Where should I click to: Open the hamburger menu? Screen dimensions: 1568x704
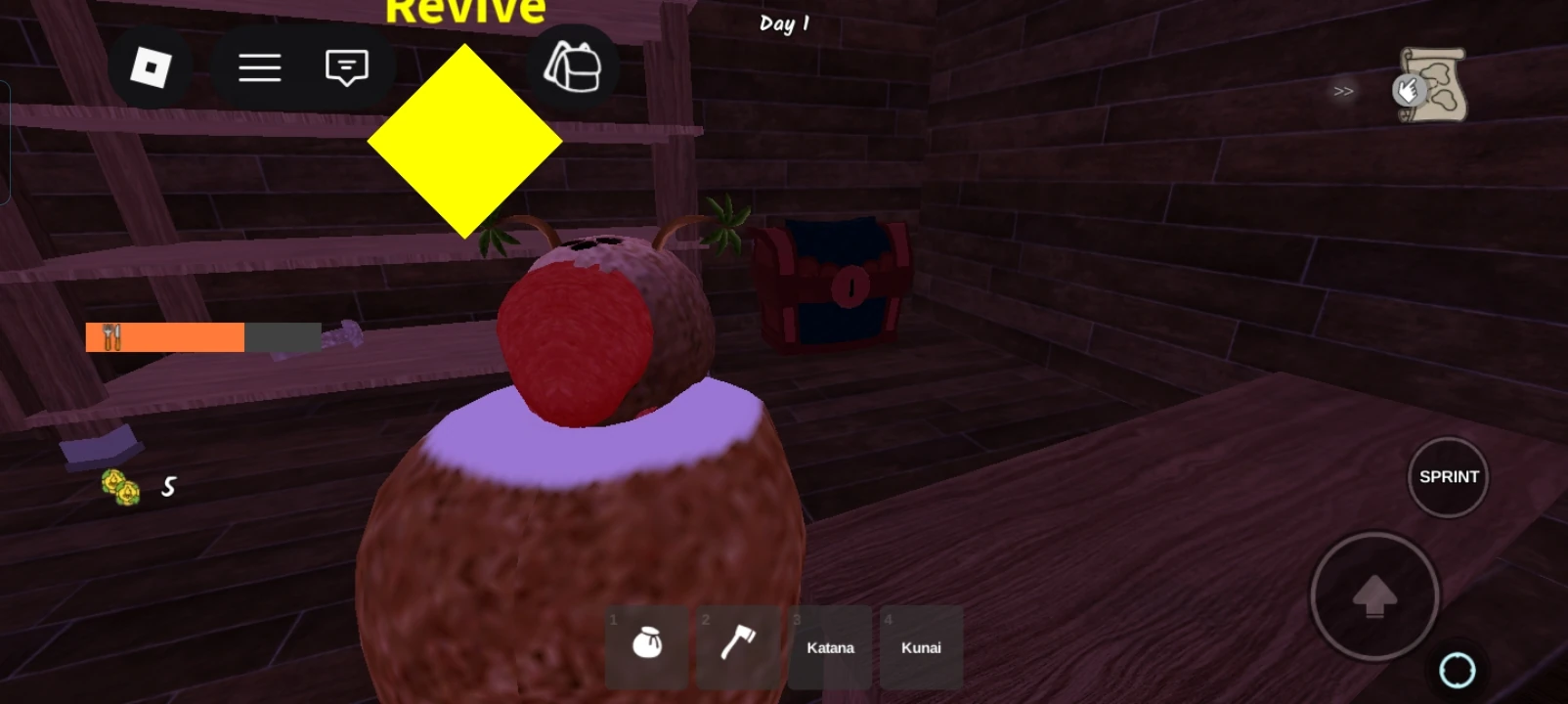pos(258,66)
